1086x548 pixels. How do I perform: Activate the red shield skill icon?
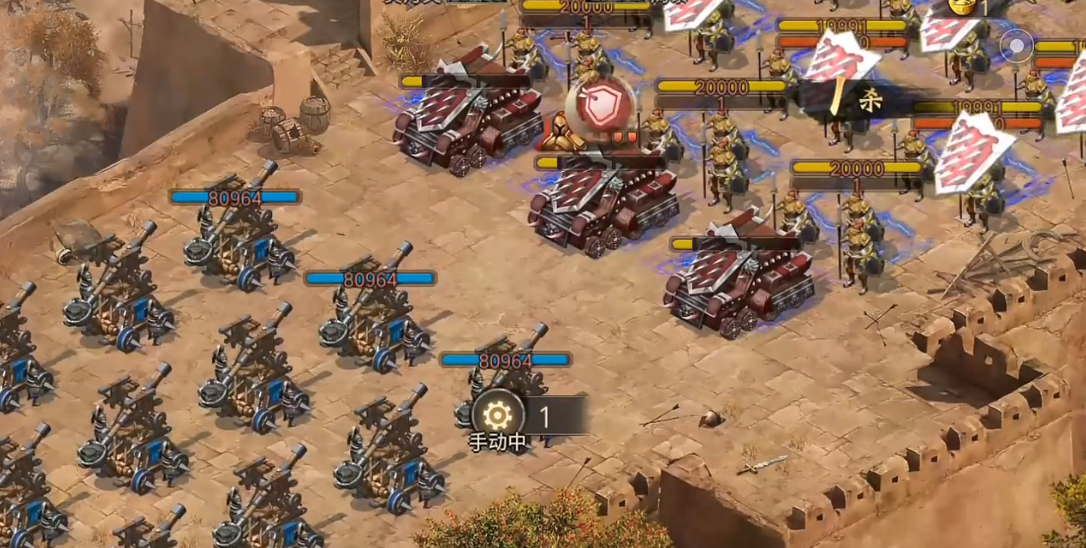(601, 106)
